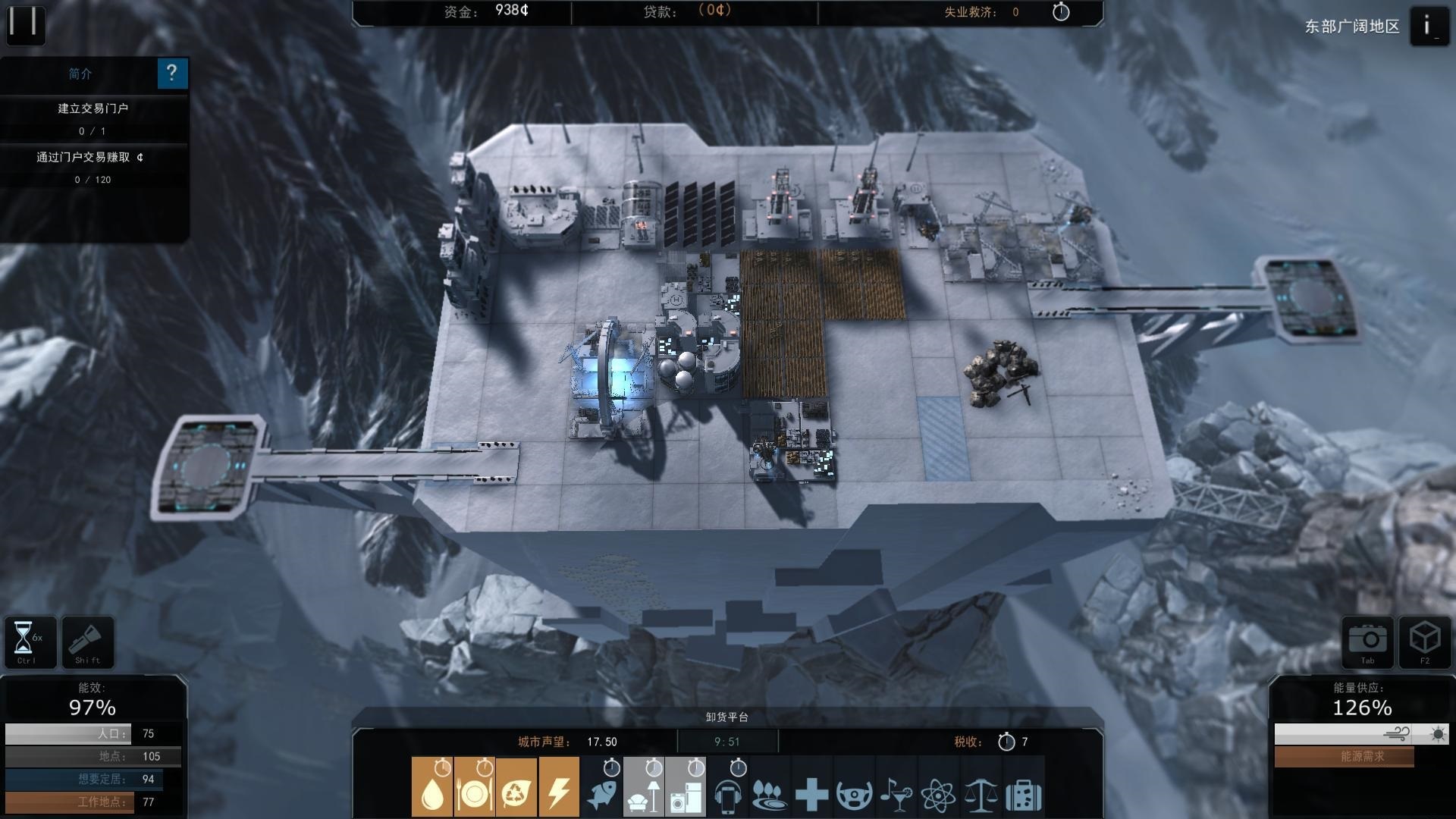Choose the phone with headphones electronics category

tap(727, 787)
